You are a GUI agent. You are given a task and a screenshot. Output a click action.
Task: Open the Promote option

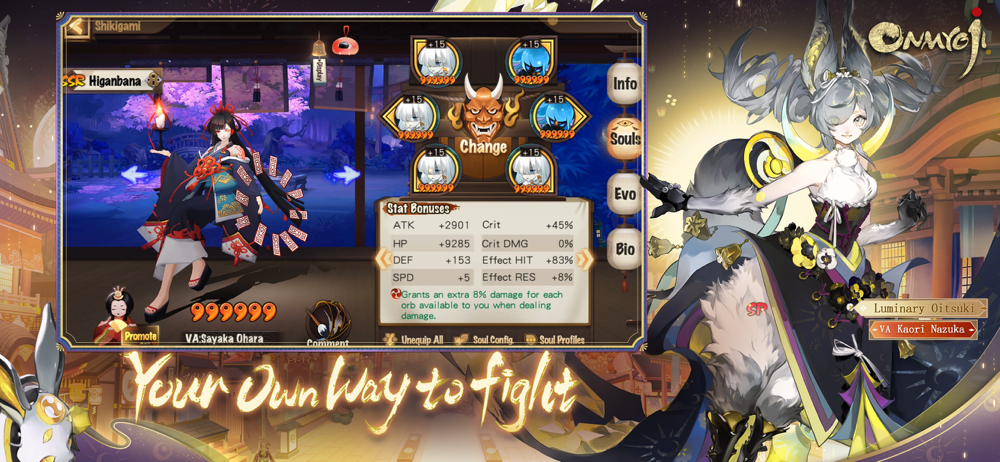click(139, 336)
